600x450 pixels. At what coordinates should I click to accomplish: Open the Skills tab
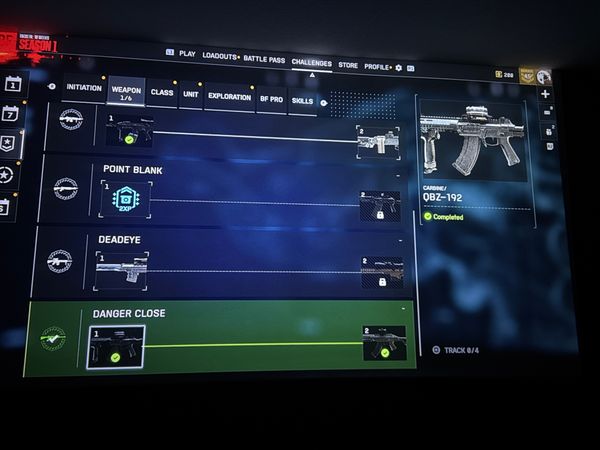tap(301, 100)
